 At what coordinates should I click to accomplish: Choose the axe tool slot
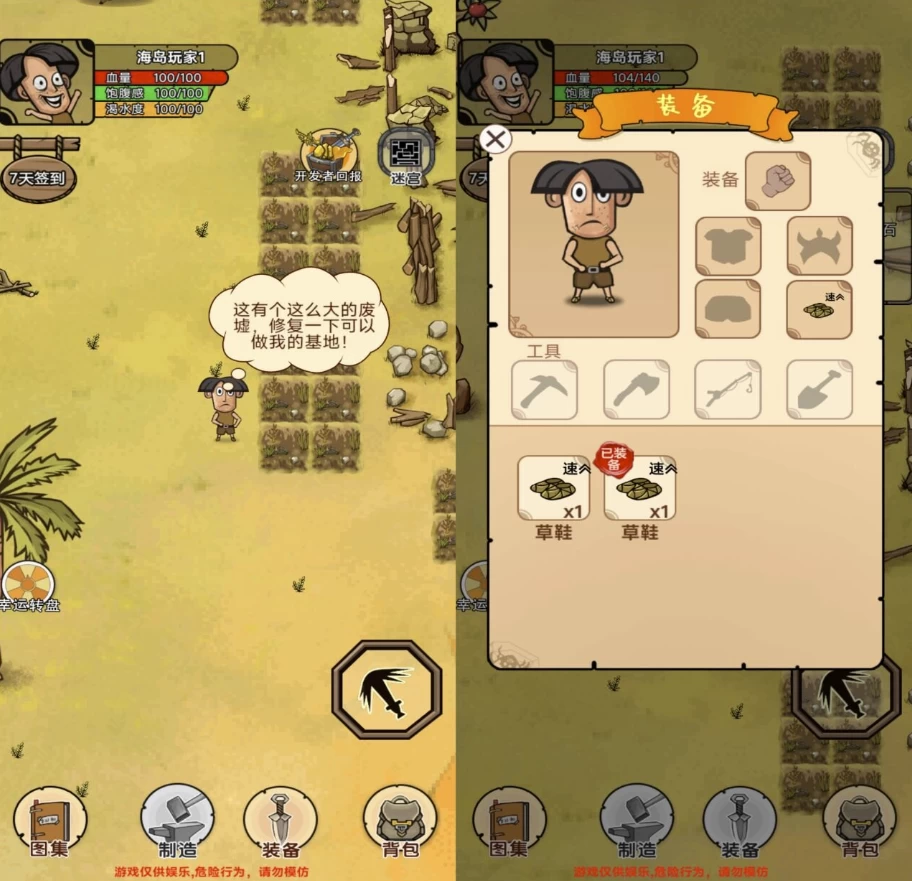[x=636, y=390]
